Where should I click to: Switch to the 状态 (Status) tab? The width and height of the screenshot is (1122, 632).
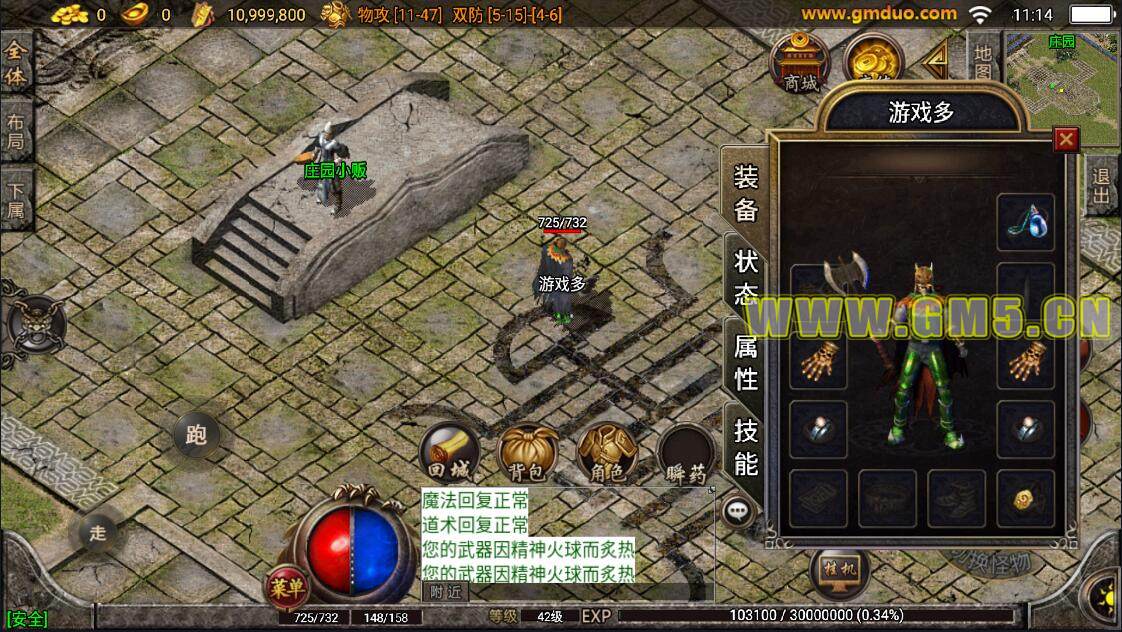coord(746,278)
